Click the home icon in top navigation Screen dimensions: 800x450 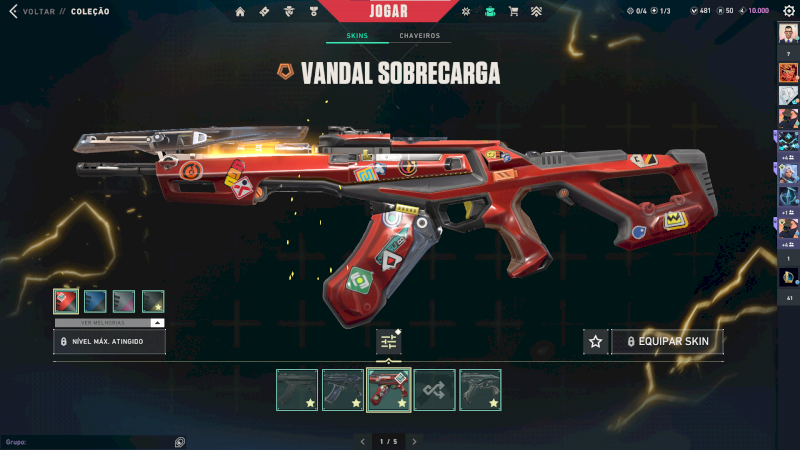click(240, 12)
